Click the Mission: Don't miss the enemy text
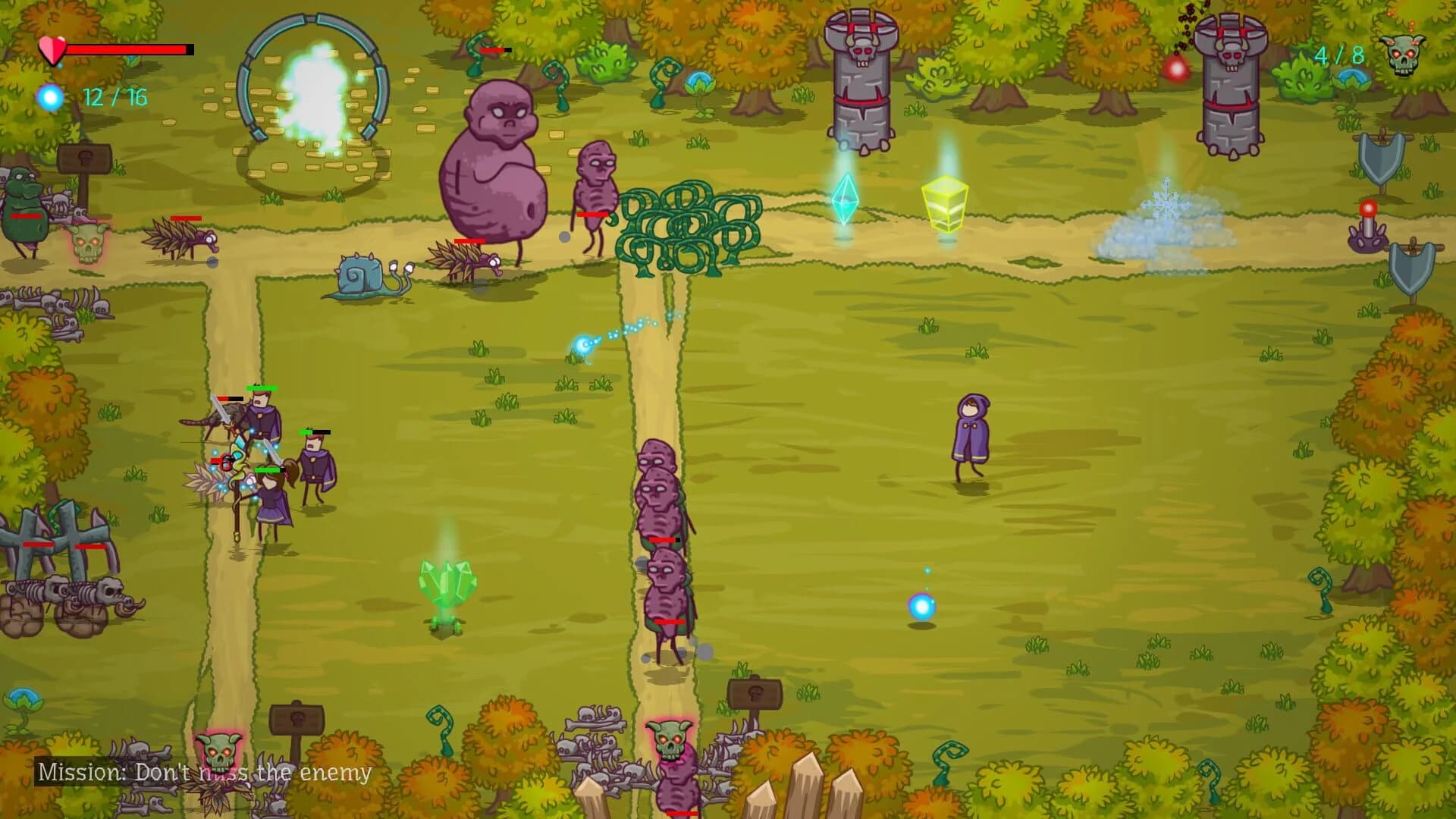This screenshot has width=1456, height=819. click(x=205, y=773)
